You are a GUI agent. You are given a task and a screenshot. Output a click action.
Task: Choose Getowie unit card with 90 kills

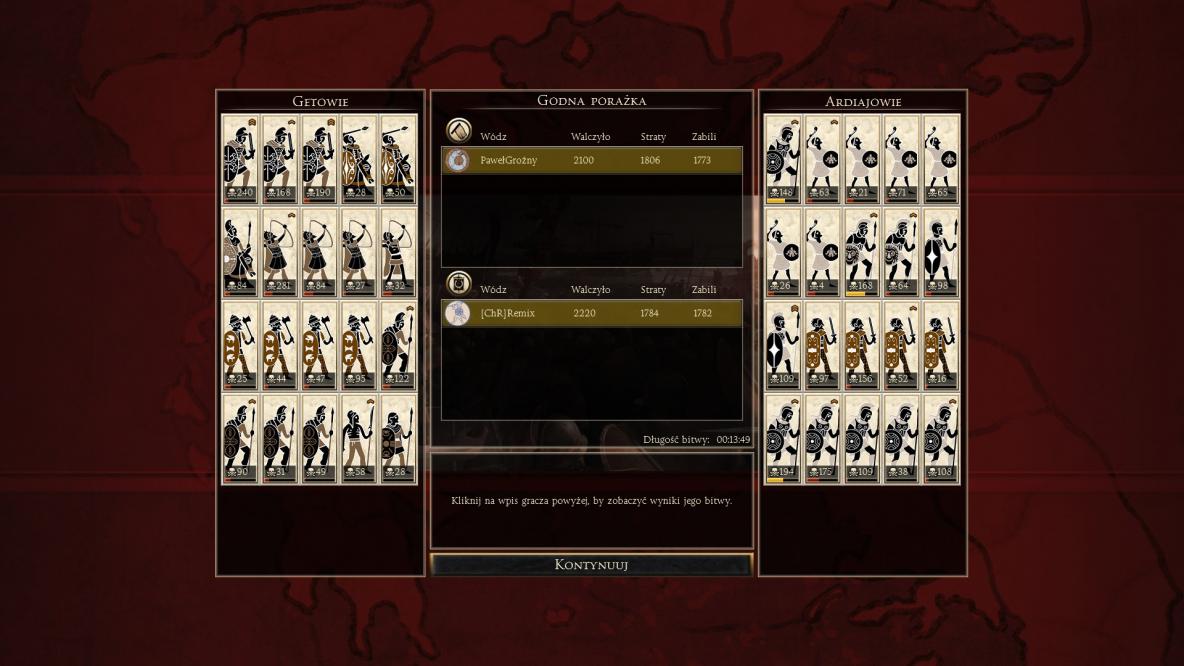240,439
